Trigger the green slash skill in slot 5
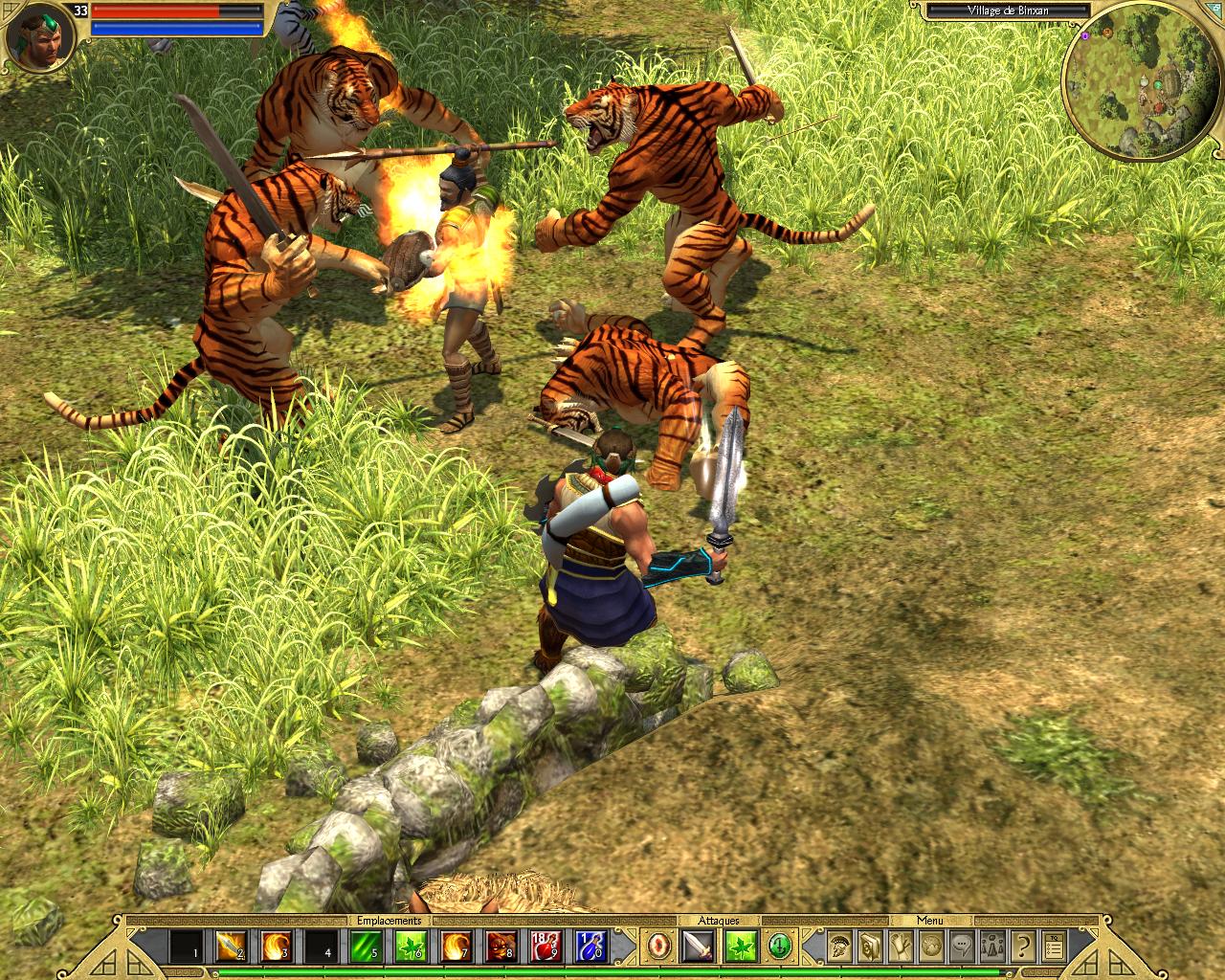The height and width of the screenshot is (980, 1225). [x=366, y=946]
